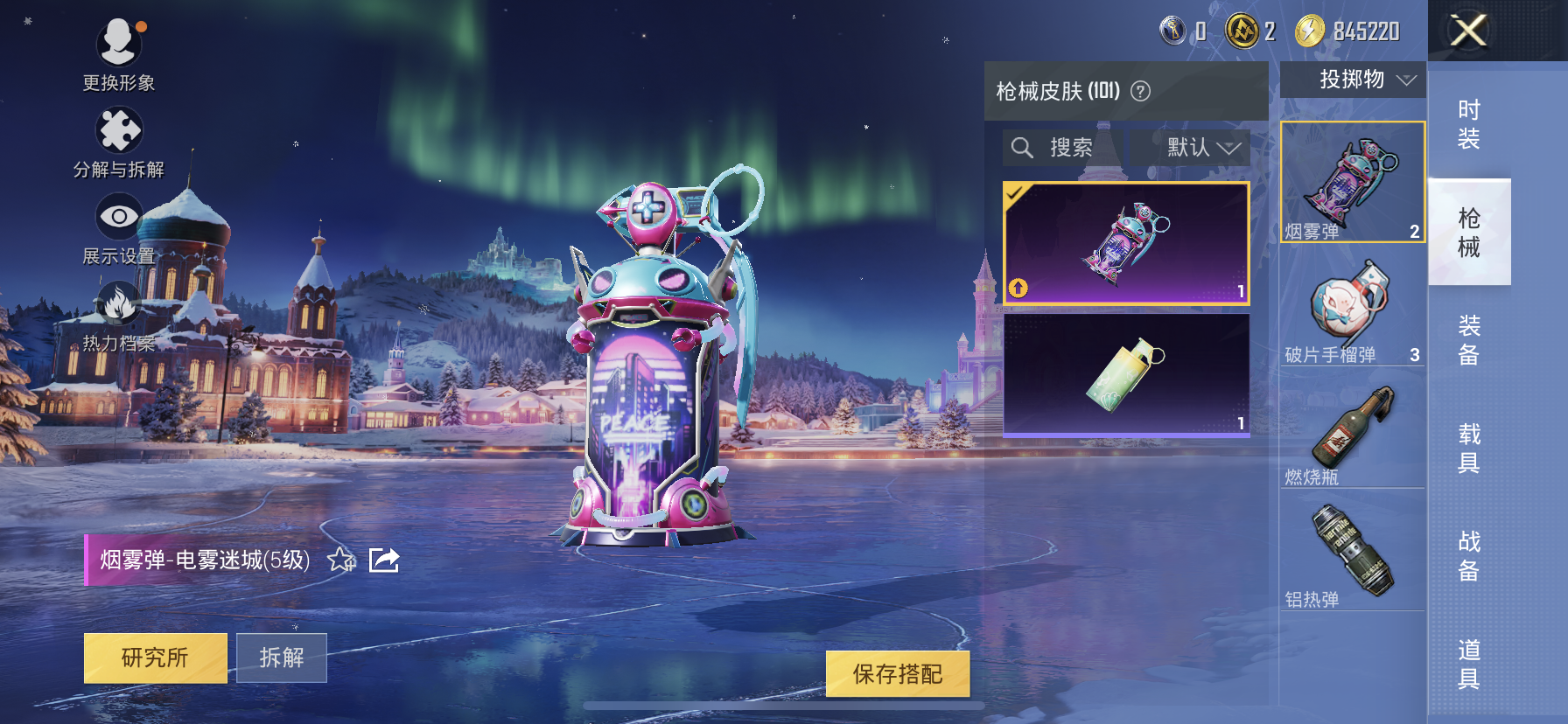Expand the 投掷物 category dropdown
The image size is (1568, 724).
click(x=1355, y=80)
